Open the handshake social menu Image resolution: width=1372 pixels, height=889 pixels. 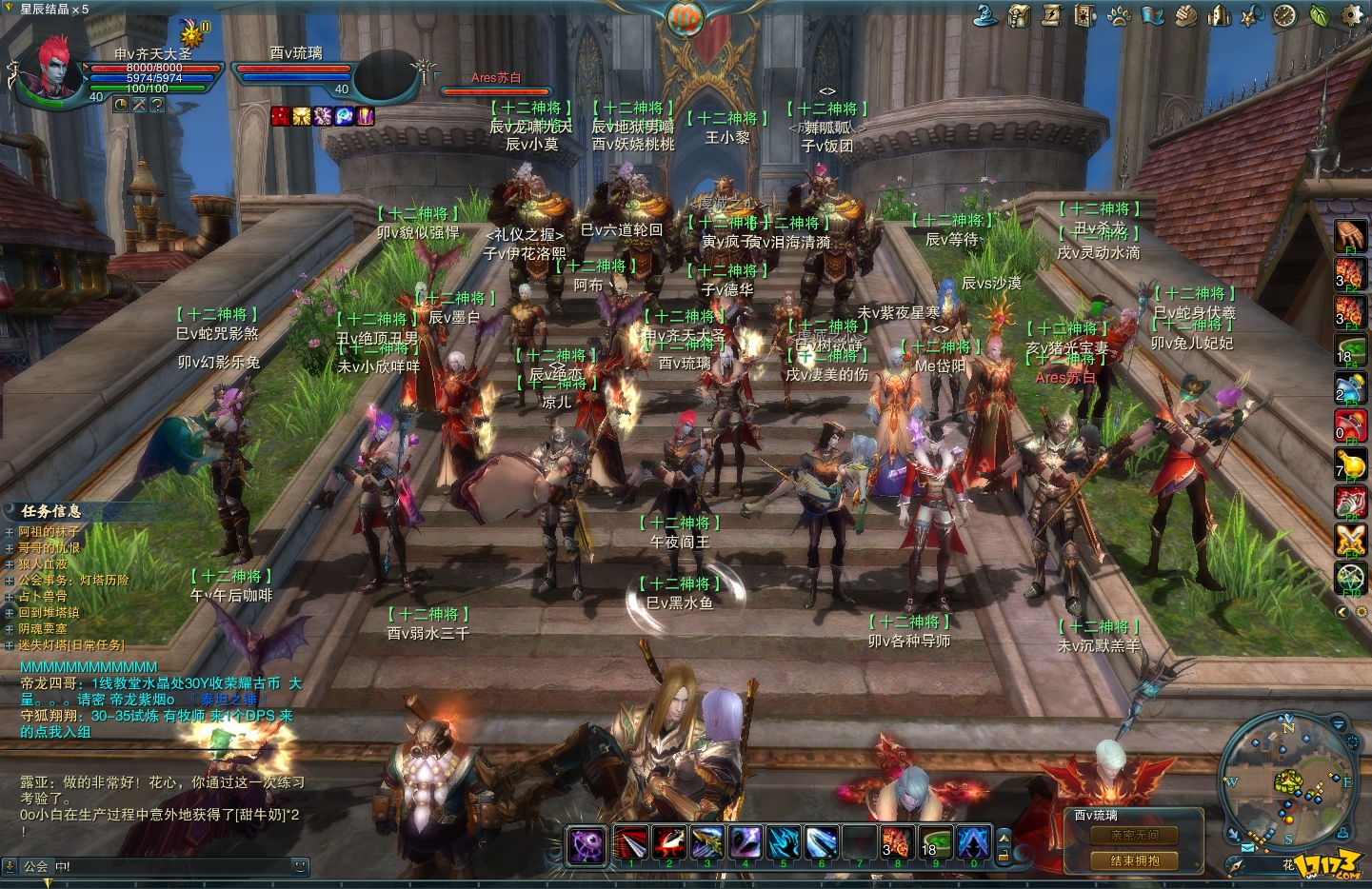(x=1185, y=15)
